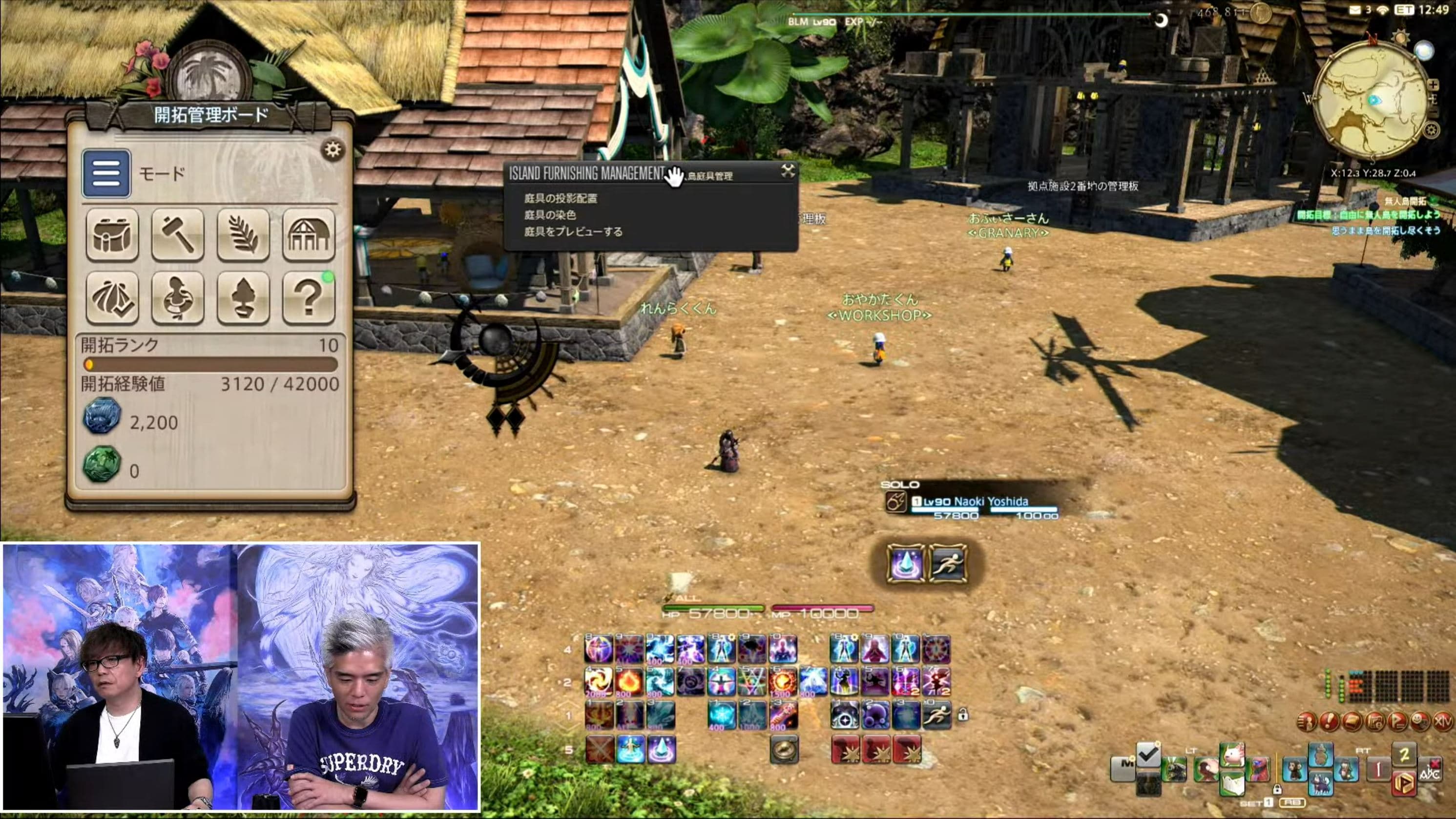Open the gear settings on the management board
This screenshot has height=819, width=1456.
(x=333, y=150)
